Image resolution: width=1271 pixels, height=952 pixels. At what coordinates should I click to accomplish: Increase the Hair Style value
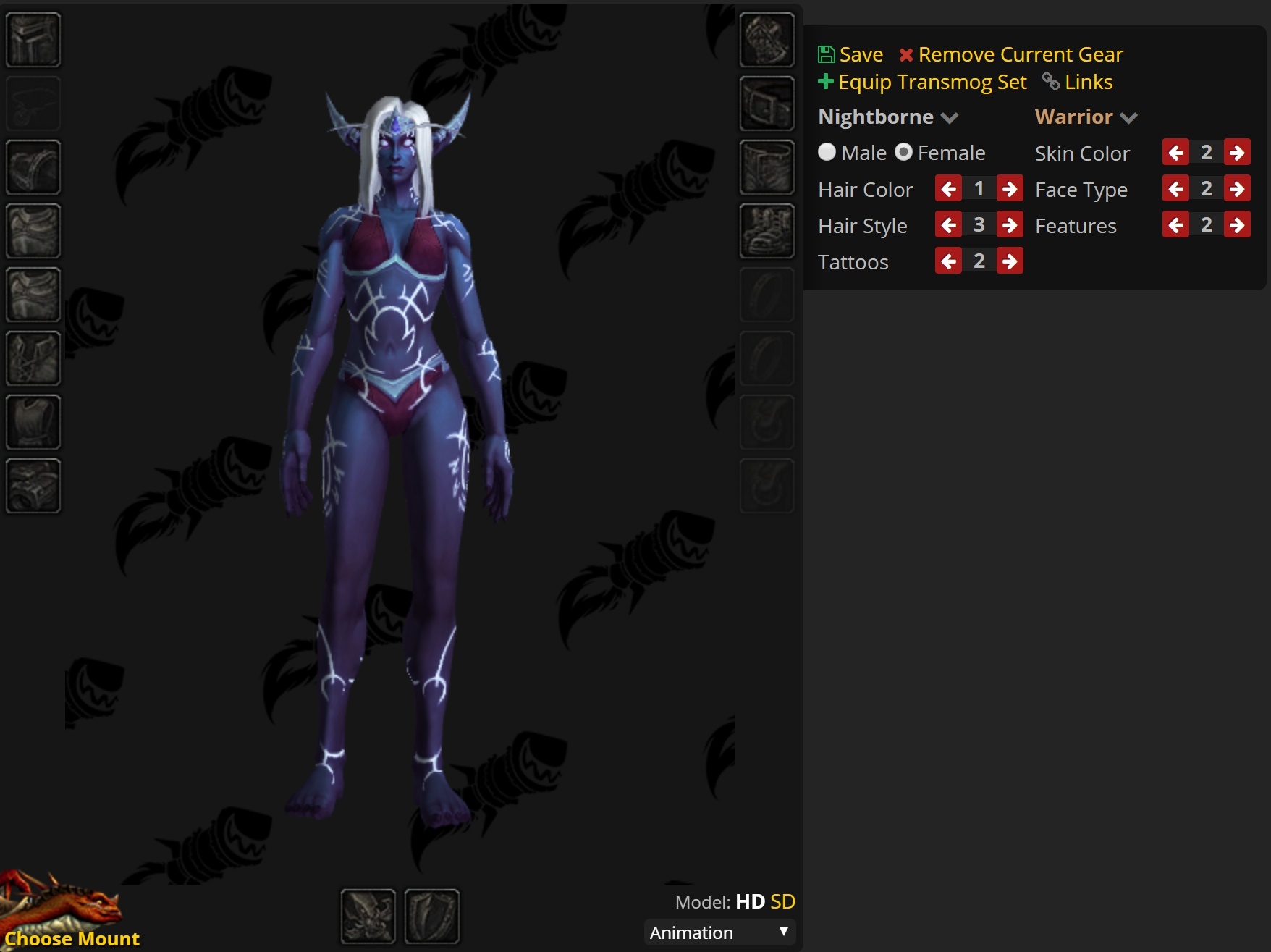click(1009, 224)
